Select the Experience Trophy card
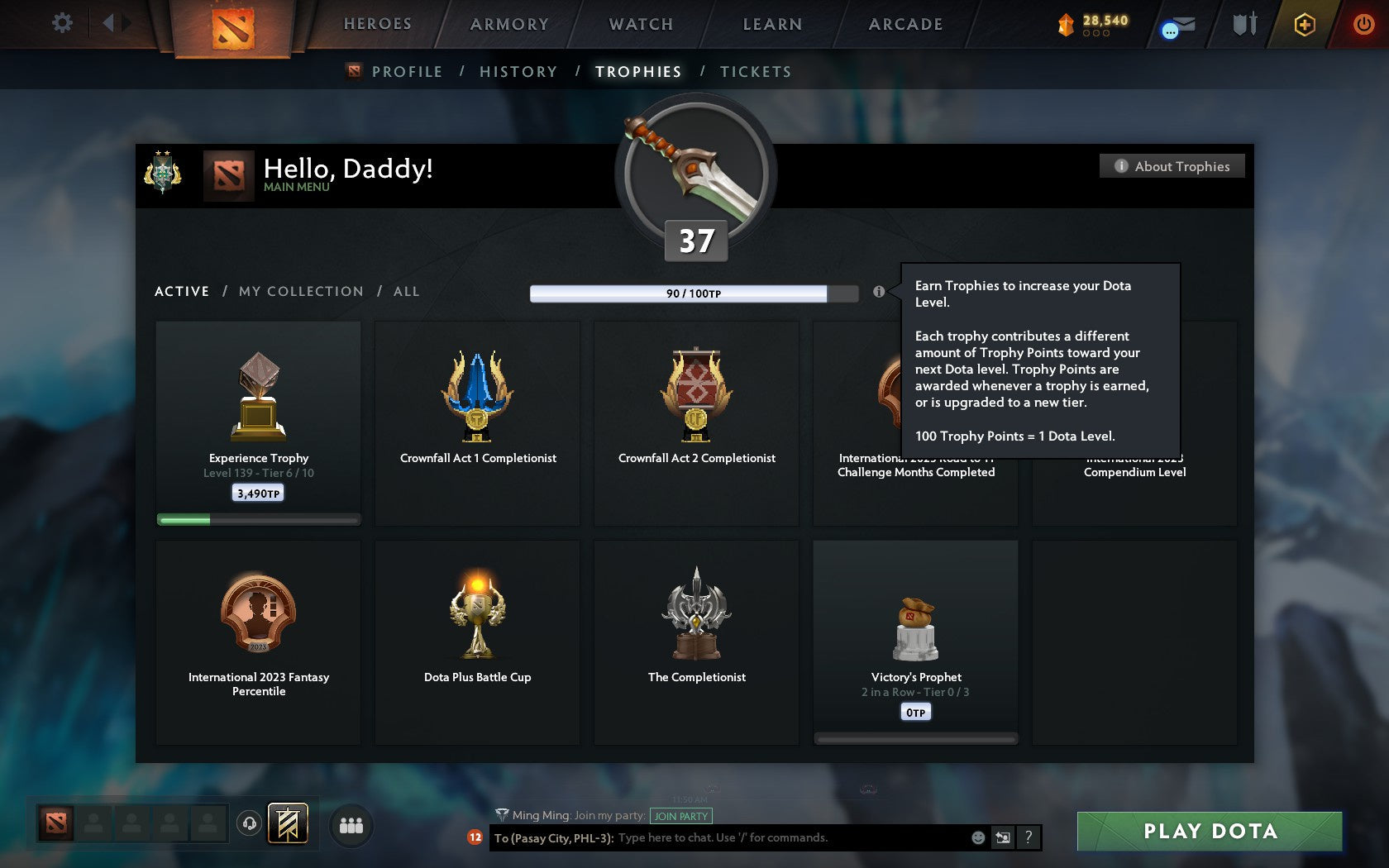This screenshot has height=868, width=1389. click(x=258, y=422)
